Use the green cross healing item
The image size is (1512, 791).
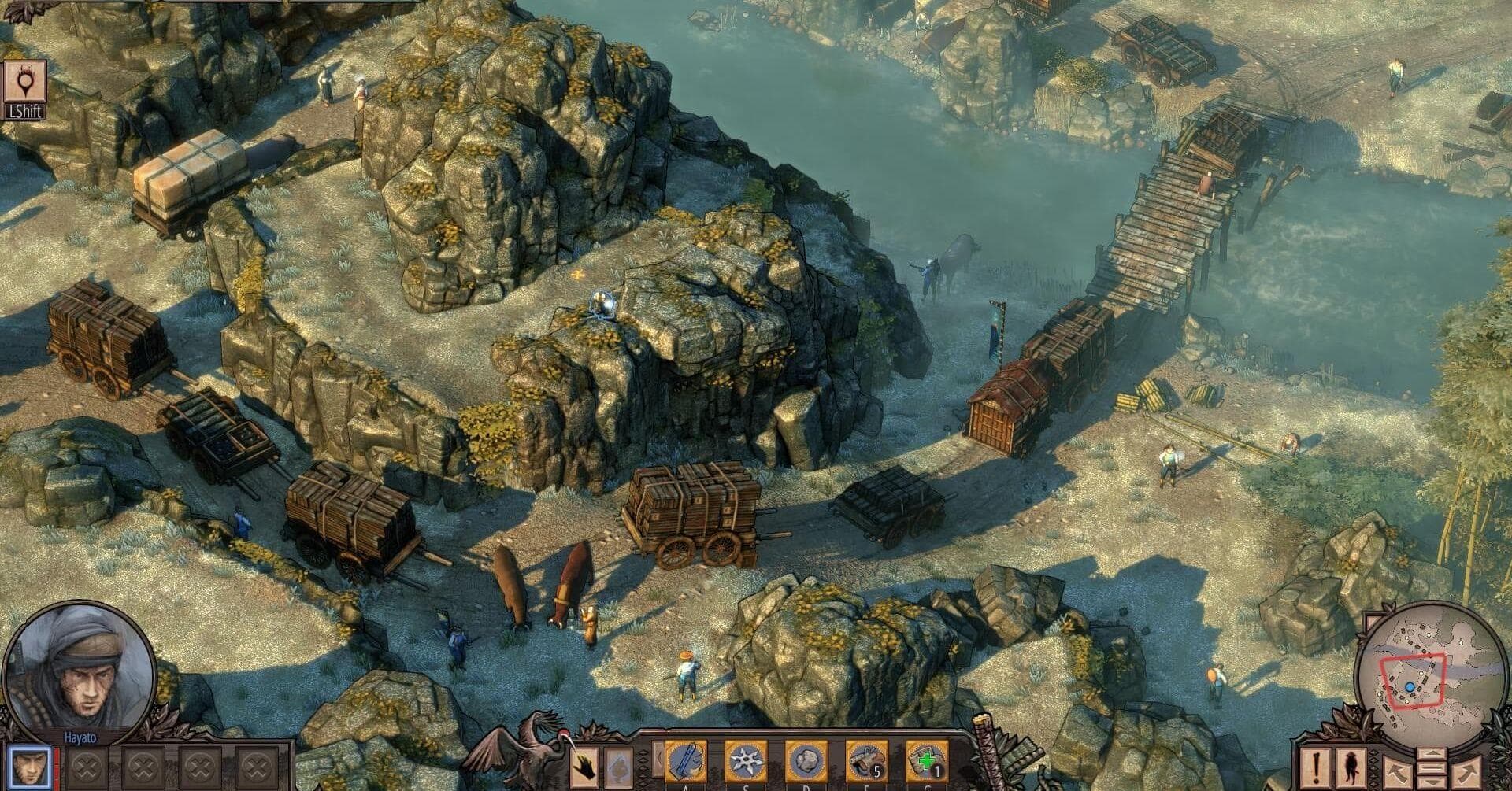926,761
